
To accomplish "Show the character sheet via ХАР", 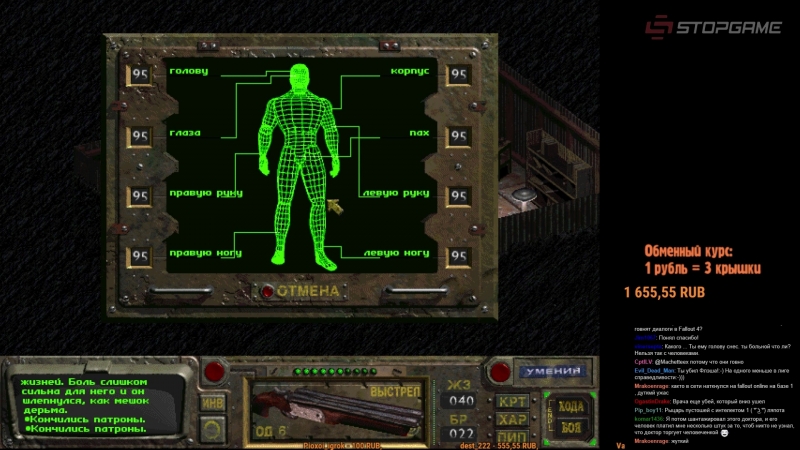I will [x=513, y=418].
